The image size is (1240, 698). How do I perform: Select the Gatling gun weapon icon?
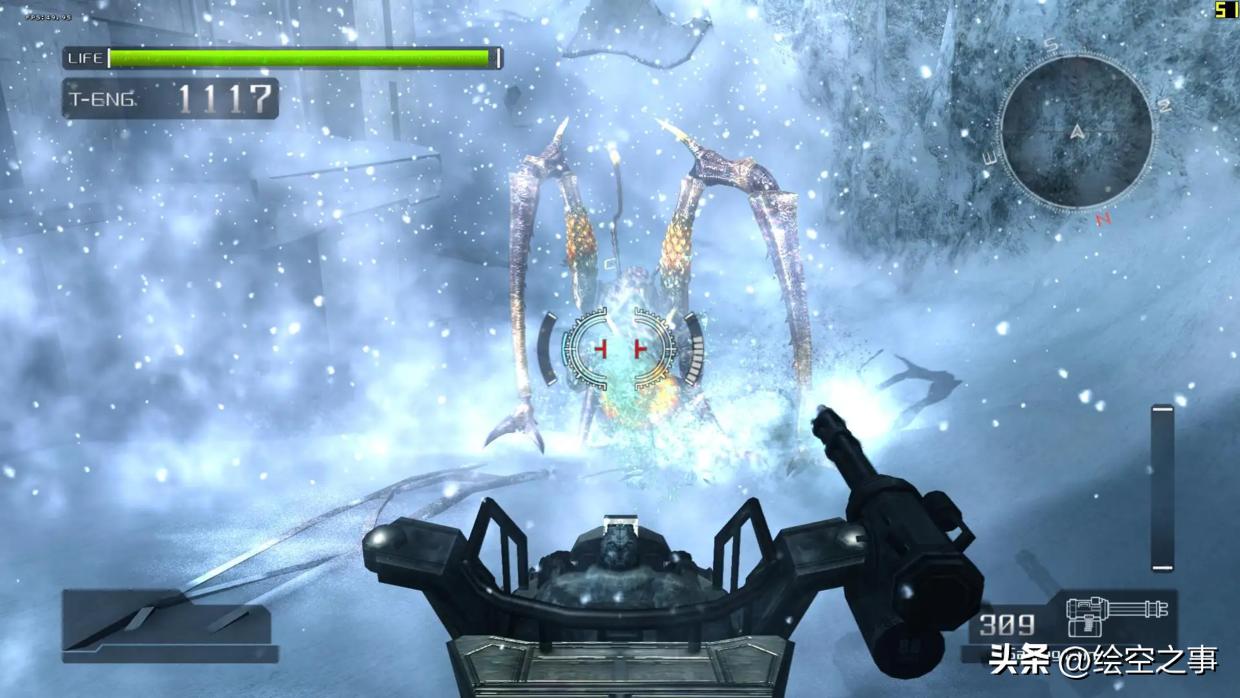[1114, 615]
